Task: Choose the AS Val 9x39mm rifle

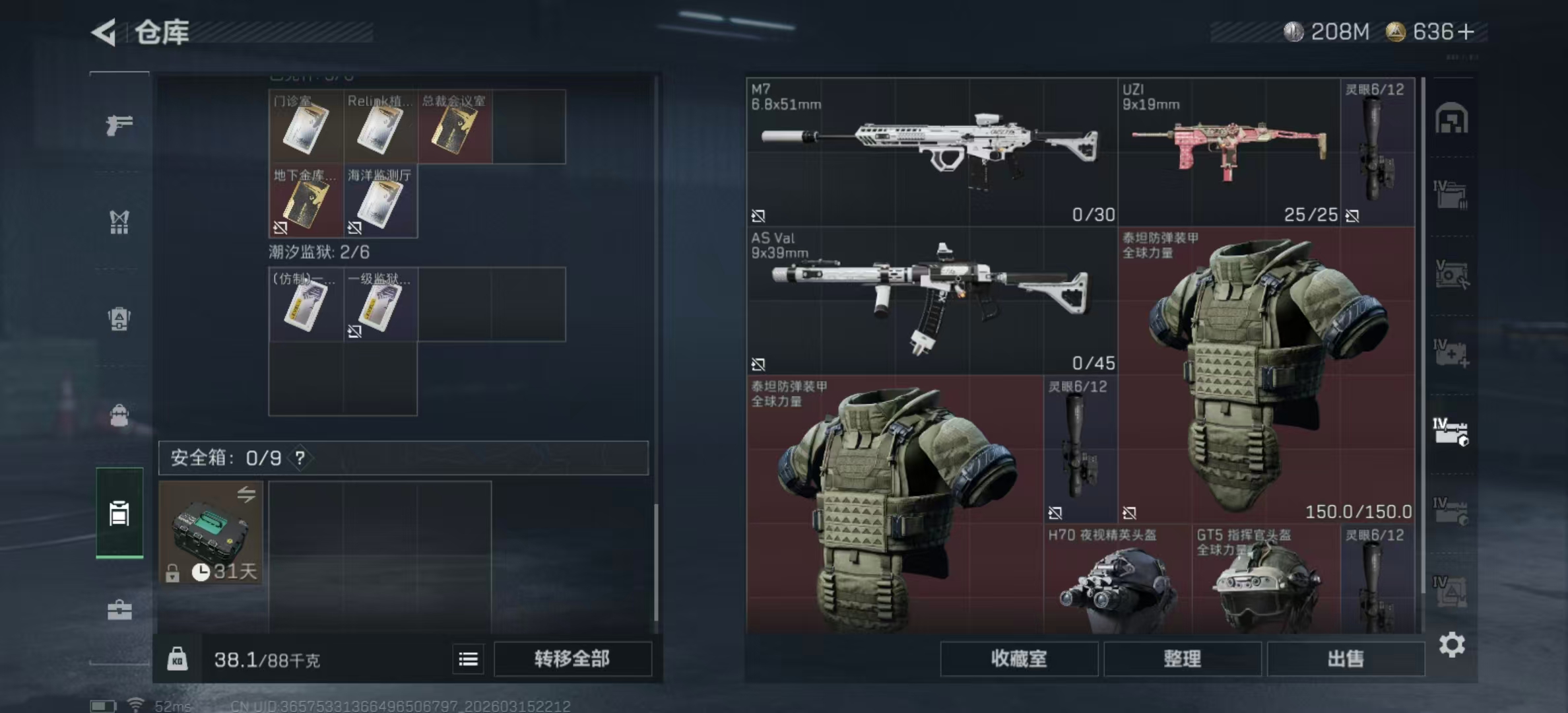Action: click(931, 300)
